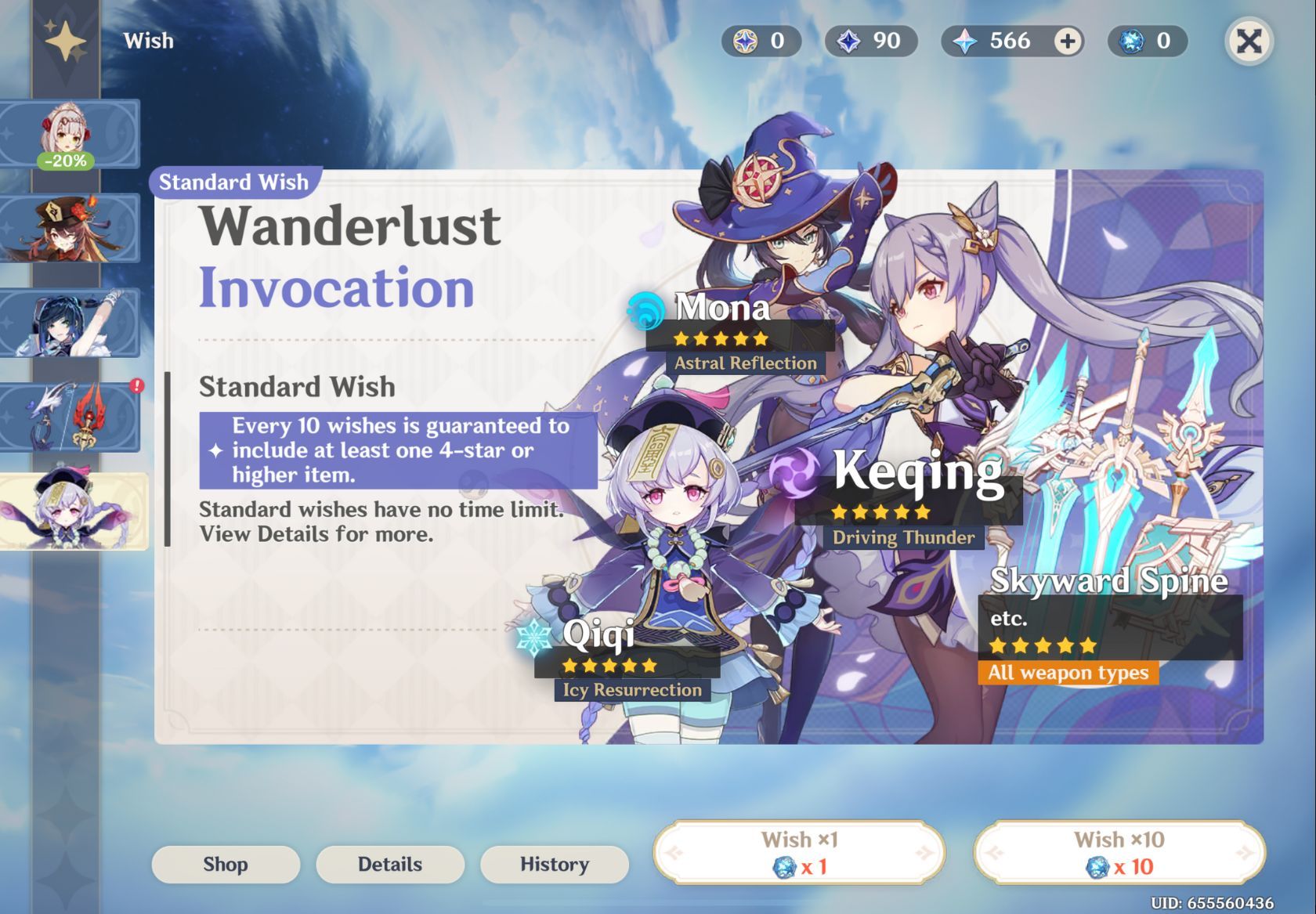Add more Primogems with the plus button
The image size is (1316, 914).
click(x=1067, y=41)
